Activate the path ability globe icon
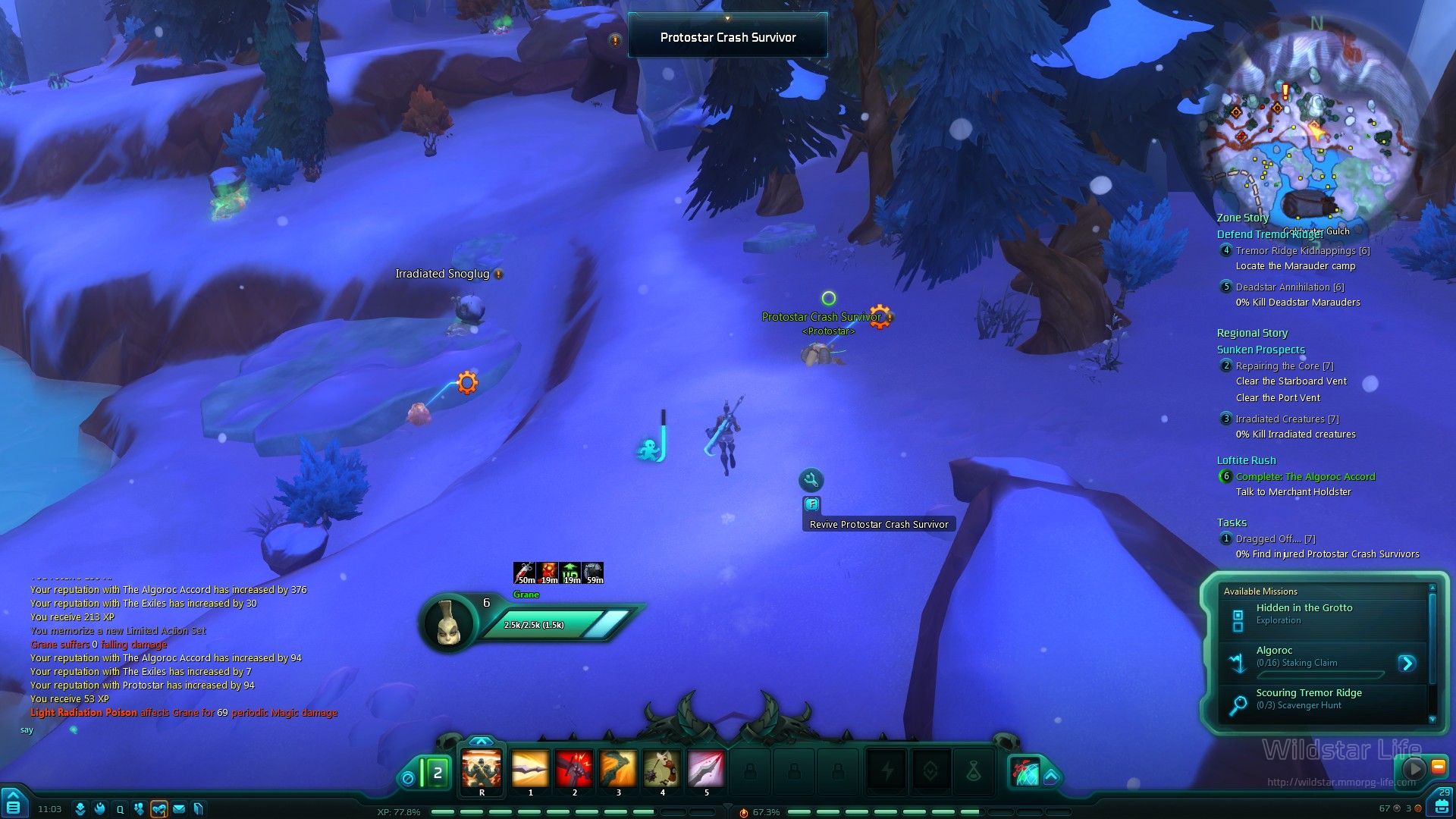 (1025, 773)
